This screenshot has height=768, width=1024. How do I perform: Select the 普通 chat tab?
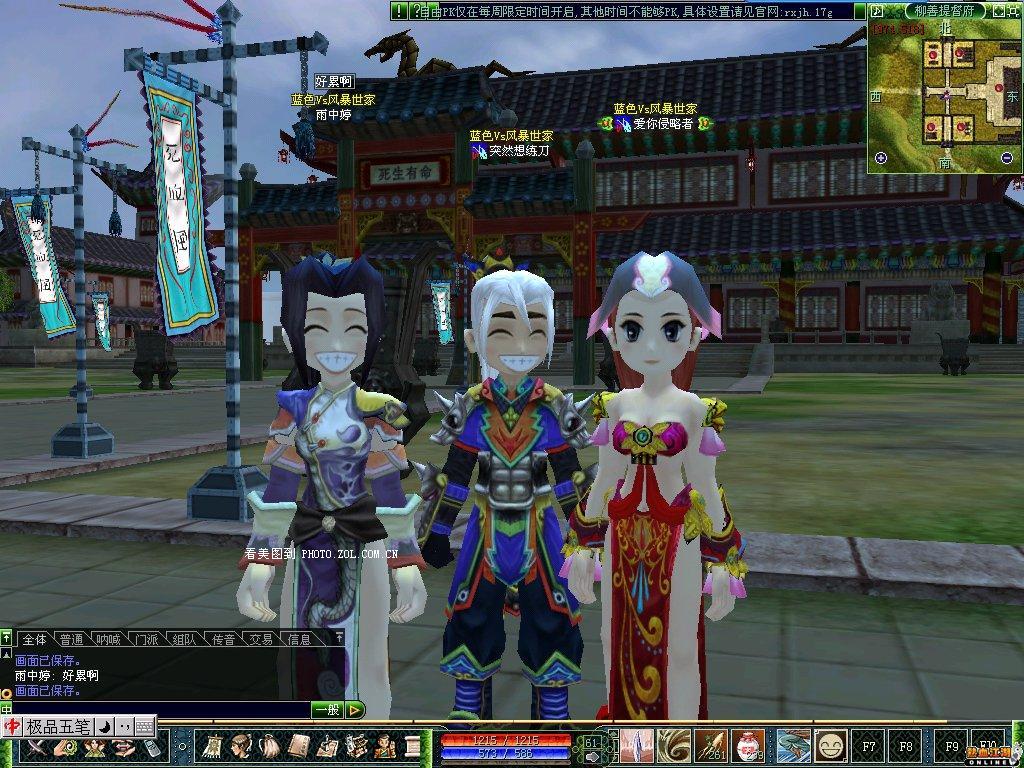click(71, 639)
